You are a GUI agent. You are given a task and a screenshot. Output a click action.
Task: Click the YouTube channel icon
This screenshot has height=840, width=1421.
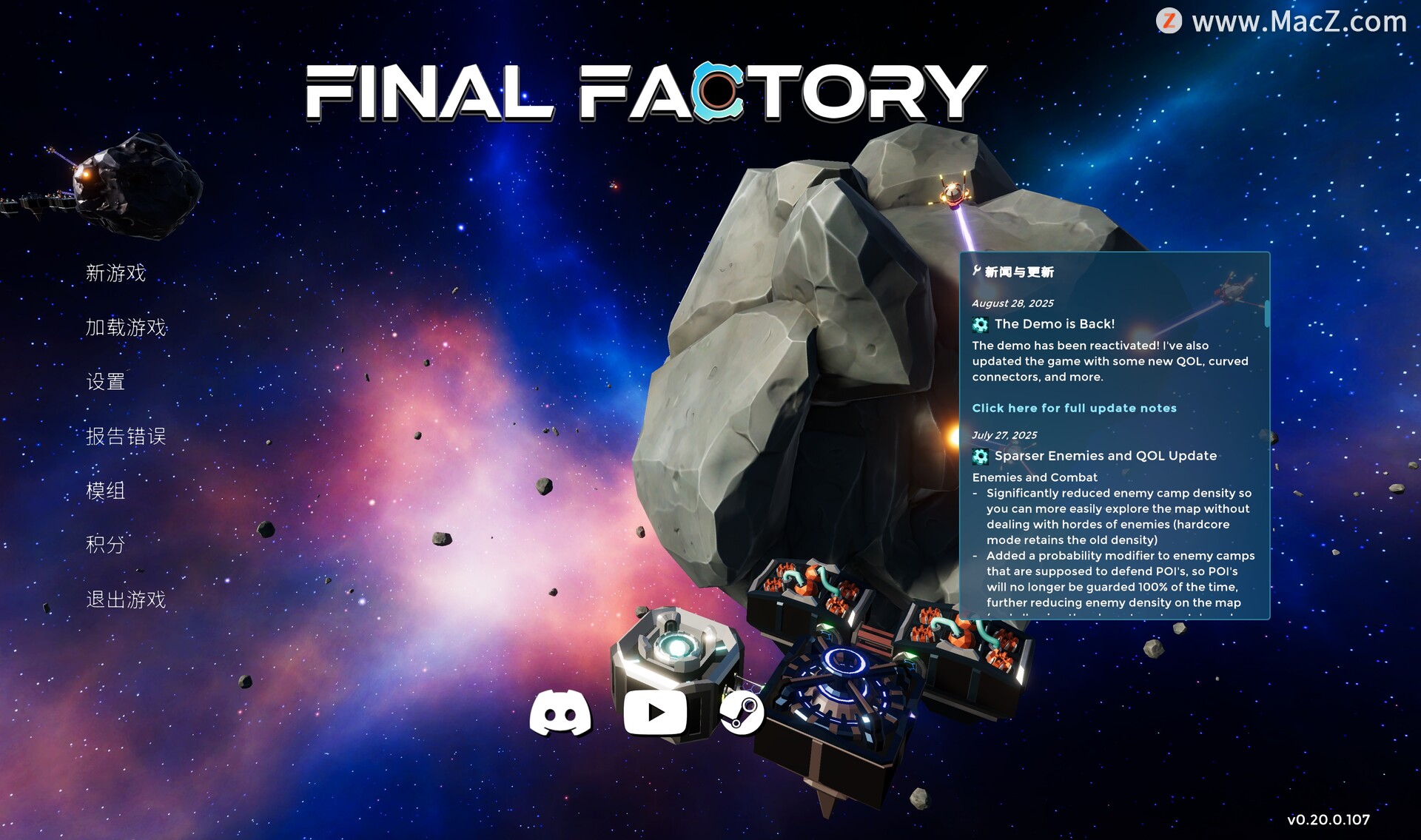[x=655, y=713]
